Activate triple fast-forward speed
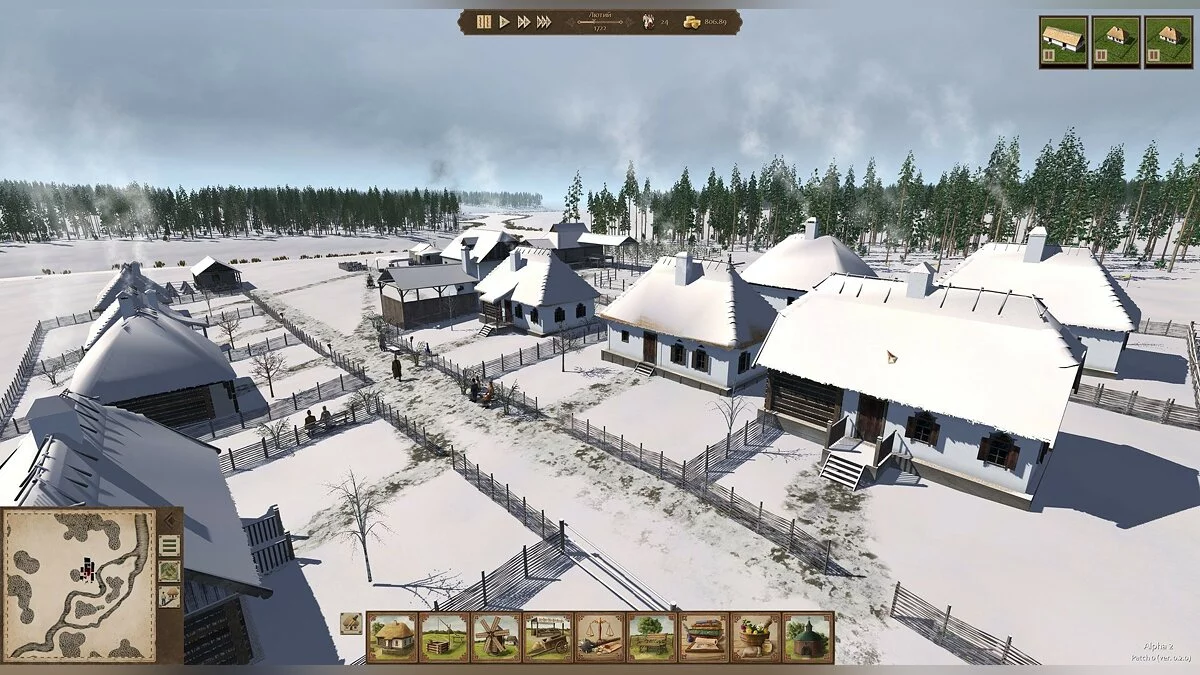Image resolution: width=1200 pixels, height=675 pixels. click(x=544, y=21)
